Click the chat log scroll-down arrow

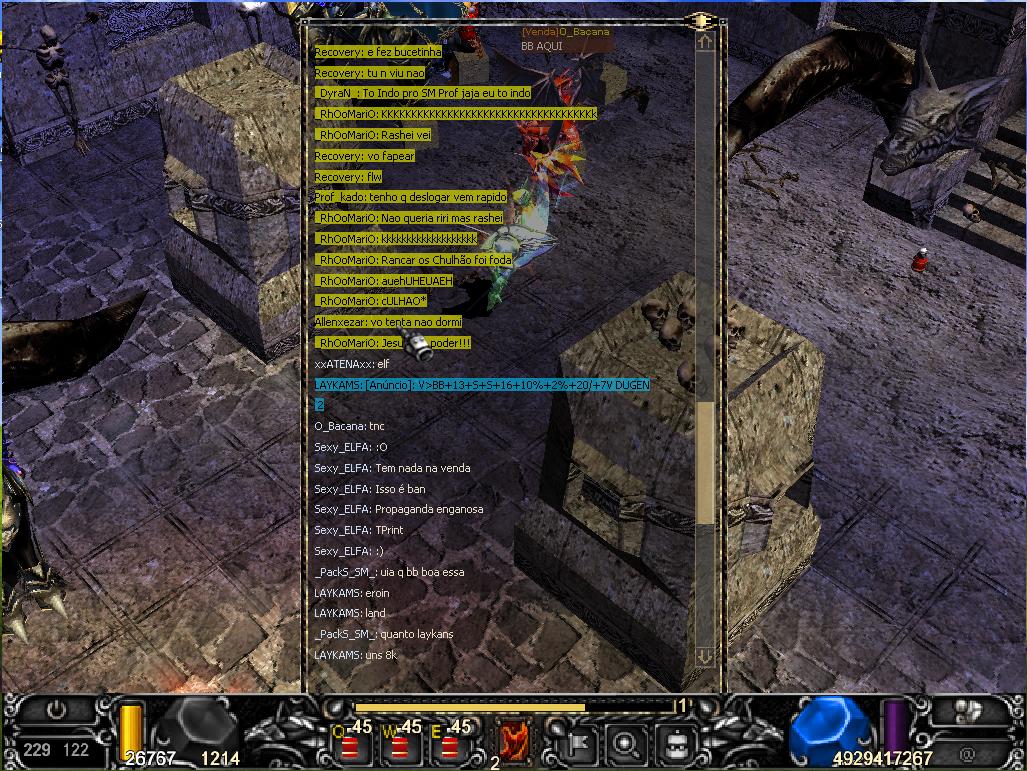[x=705, y=657]
